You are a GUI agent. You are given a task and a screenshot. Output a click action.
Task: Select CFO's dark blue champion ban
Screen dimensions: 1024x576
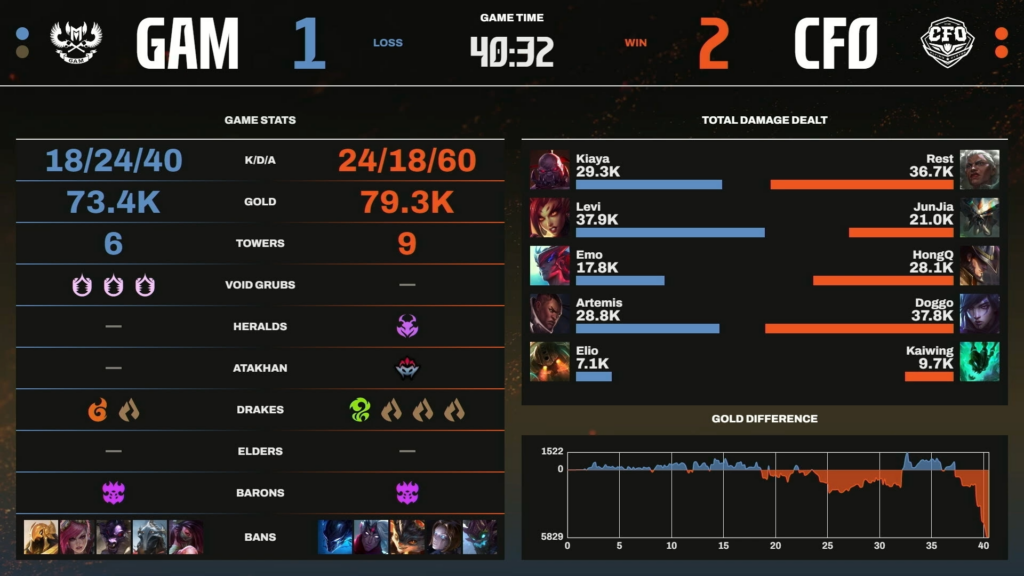point(335,537)
